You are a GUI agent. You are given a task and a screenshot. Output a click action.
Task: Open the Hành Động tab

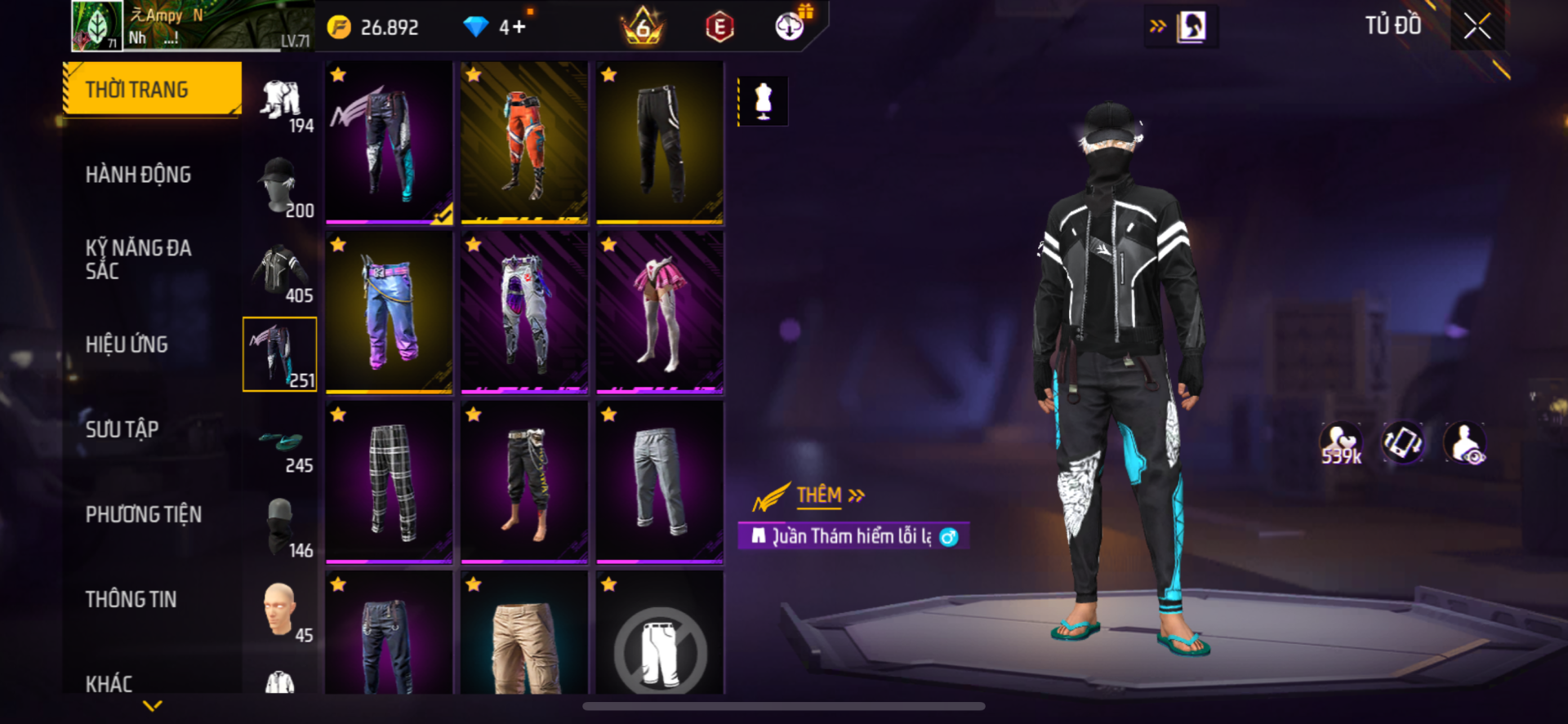pos(138,175)
